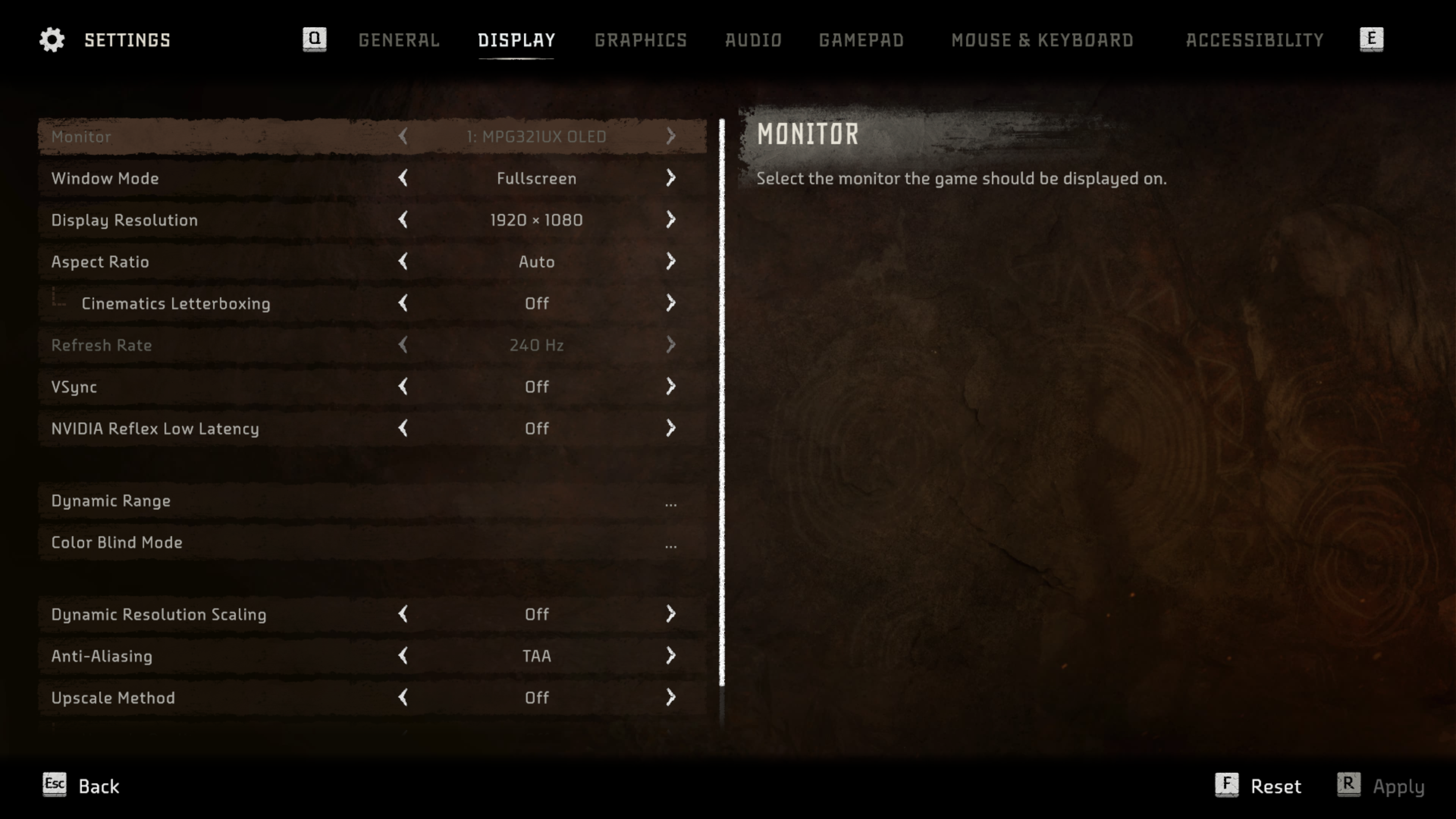Change Cinematics Letterboxing with right arrow
Screen dimensions: 1456x819
coord(670,303)
